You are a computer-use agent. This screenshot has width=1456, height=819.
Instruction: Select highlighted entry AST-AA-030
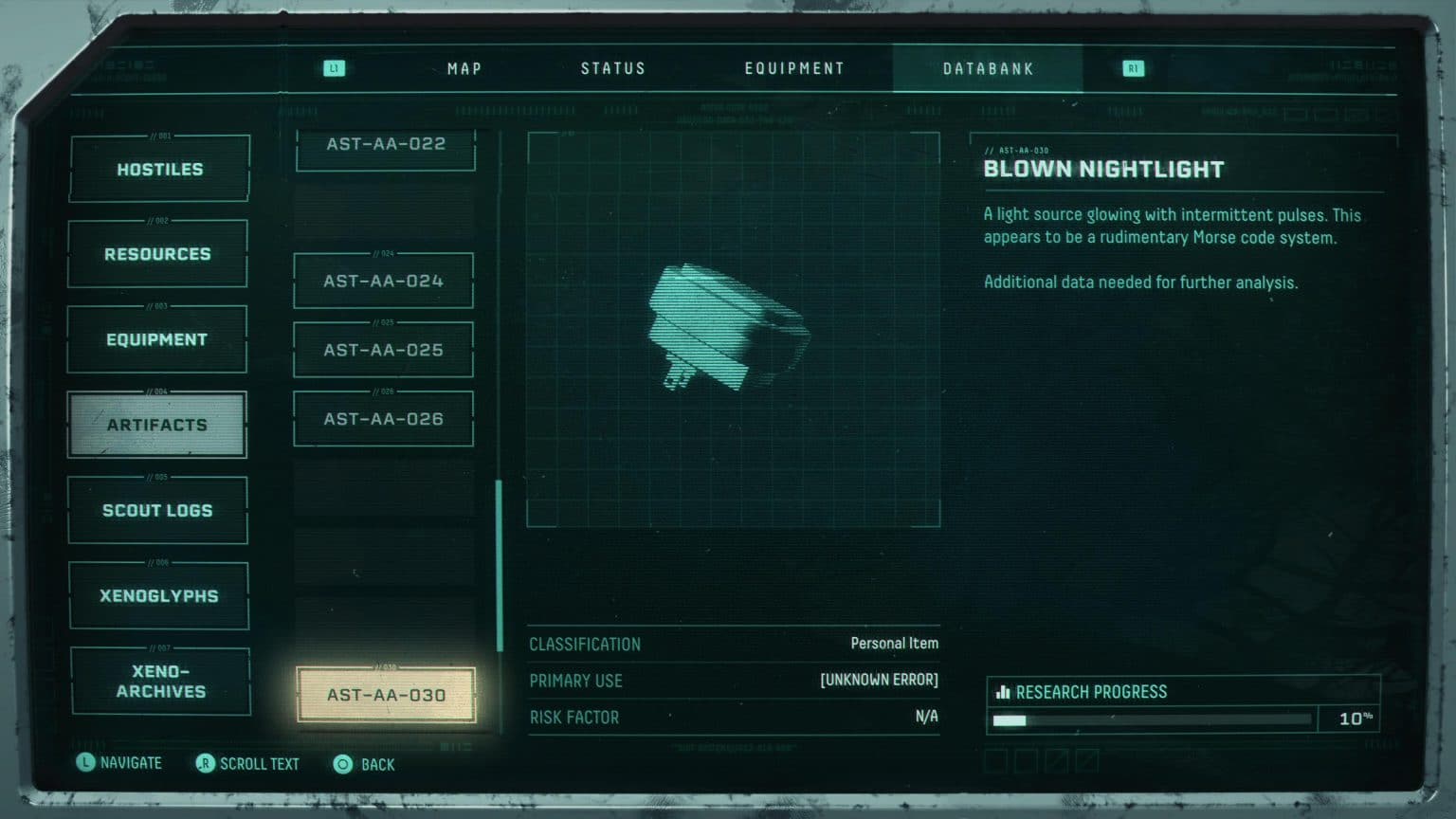pos(386,695)
